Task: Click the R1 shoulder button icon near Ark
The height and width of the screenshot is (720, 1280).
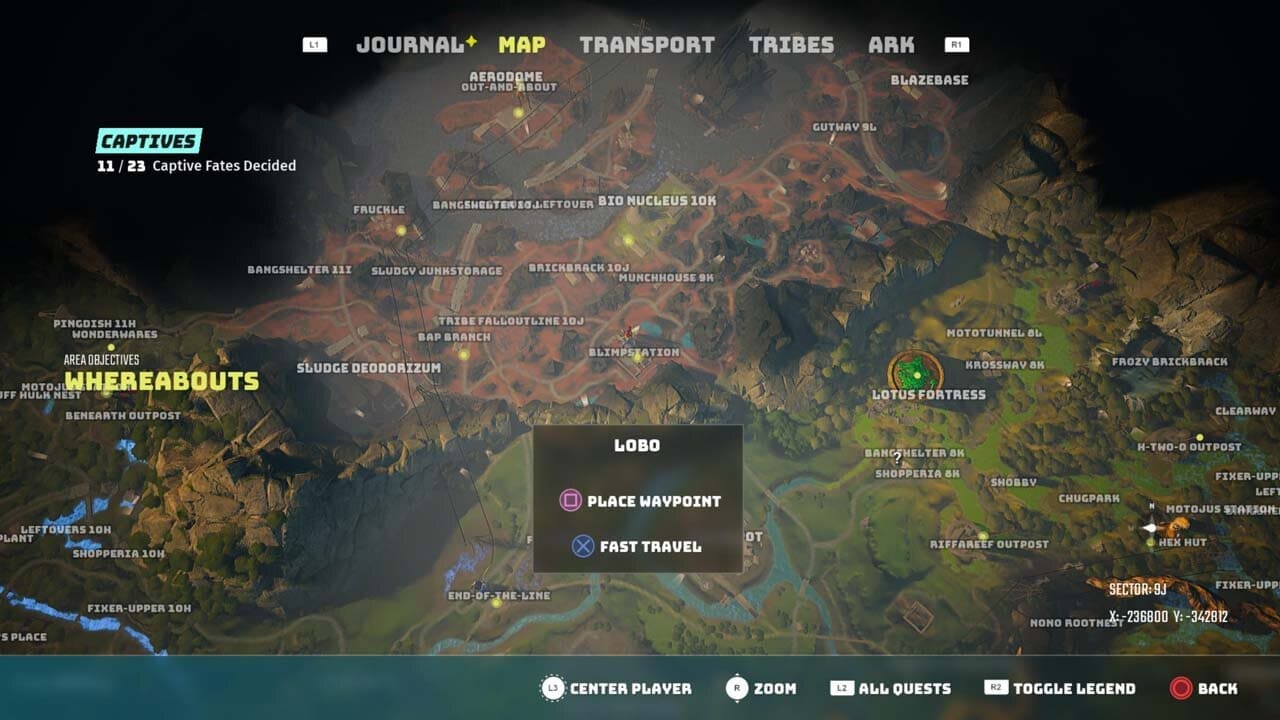Action: click(955, 44)
